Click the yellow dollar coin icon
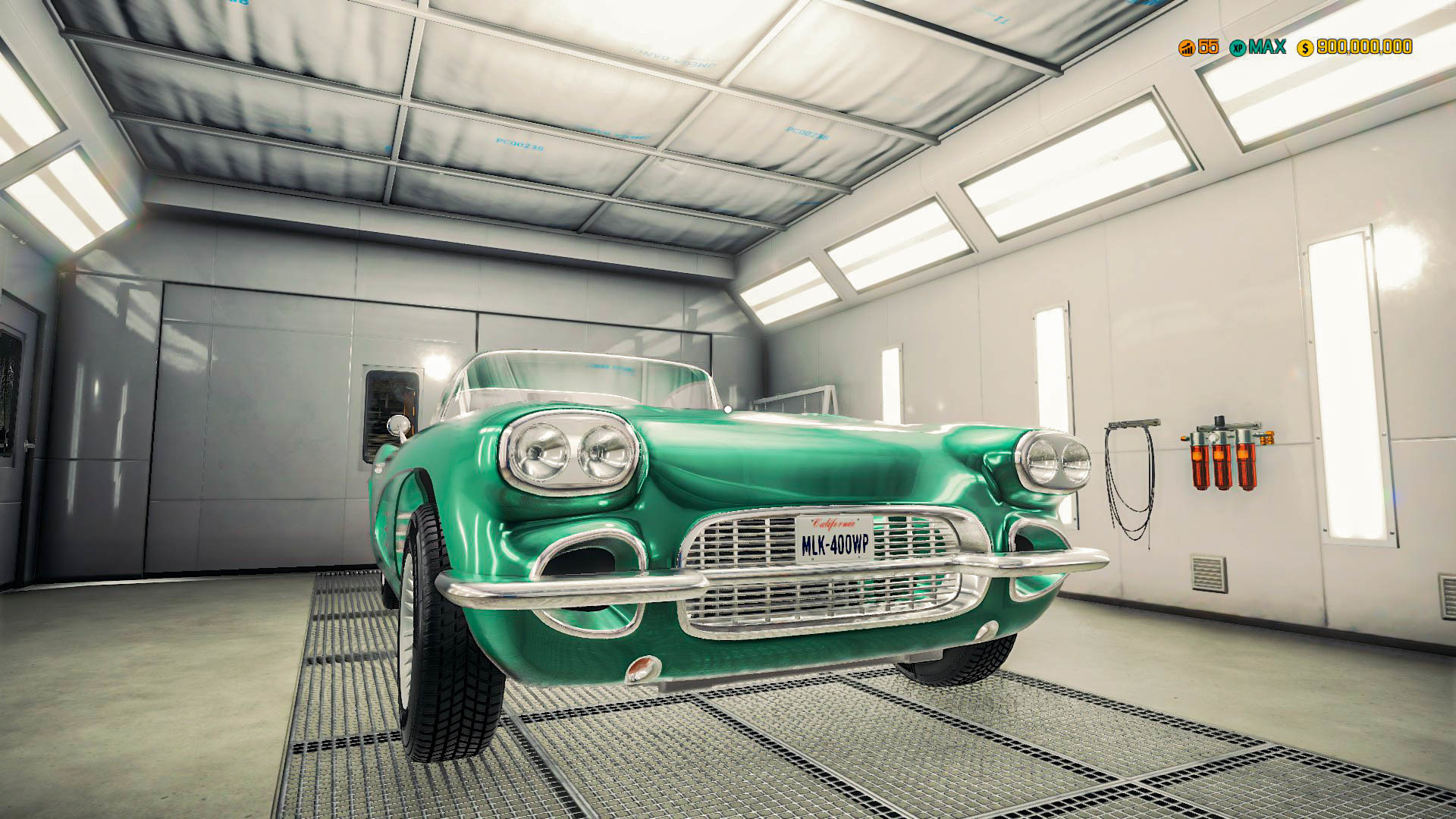Viewport: 1456px width, 819px height. 1305,49
